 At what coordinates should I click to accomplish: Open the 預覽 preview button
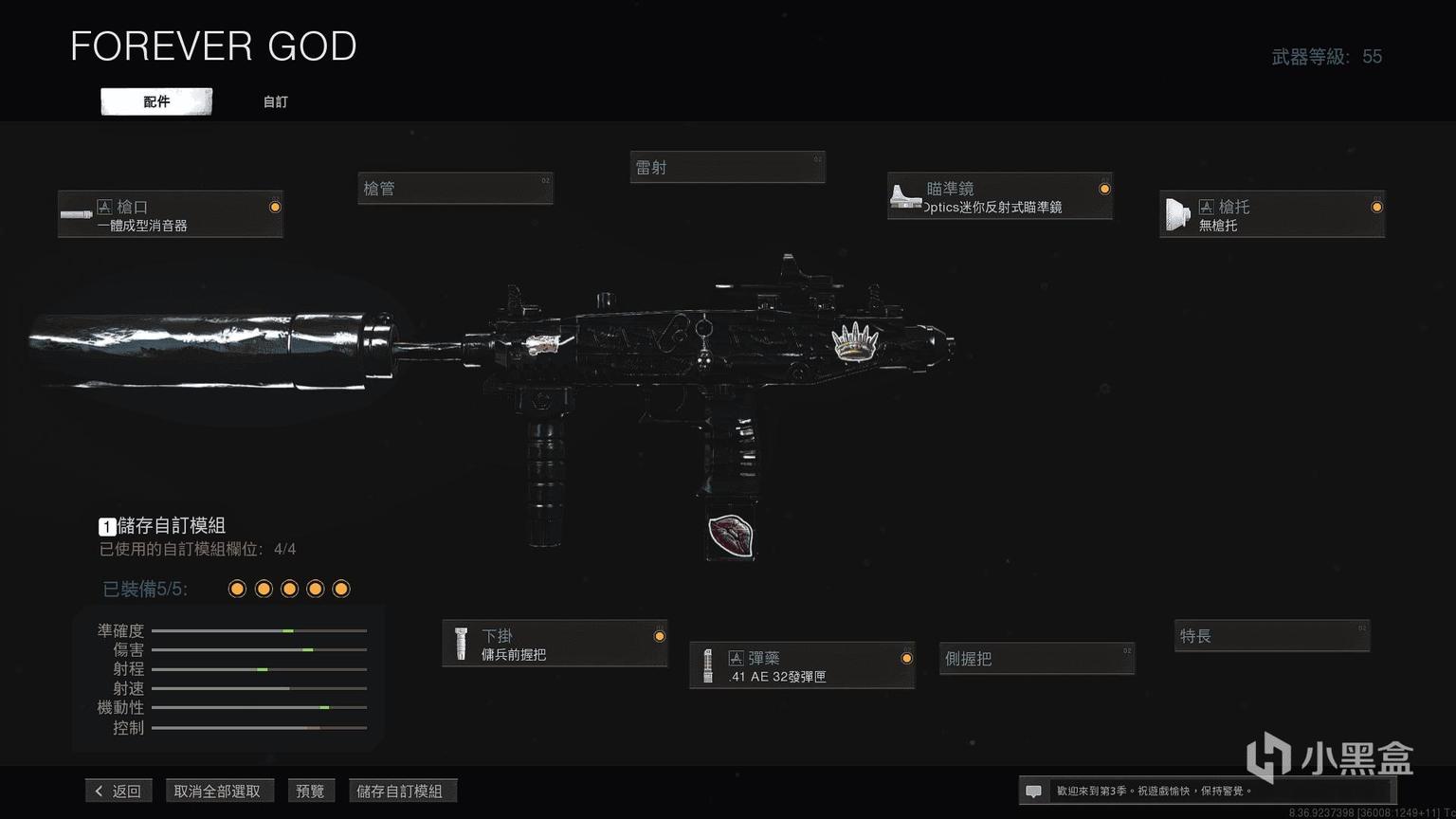coord(310,791)
